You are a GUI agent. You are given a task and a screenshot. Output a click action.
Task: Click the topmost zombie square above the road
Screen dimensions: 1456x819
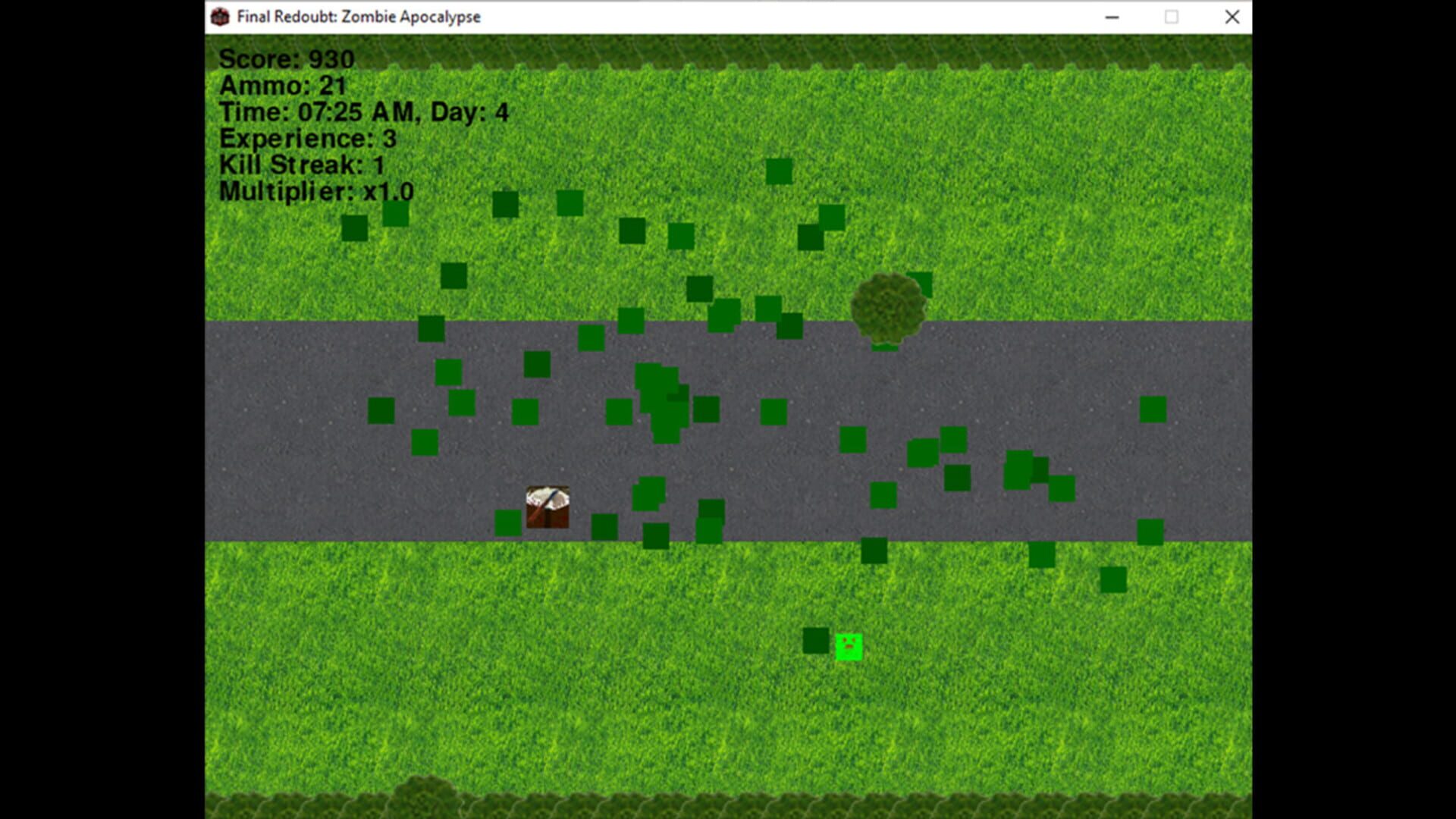[778, 171]
